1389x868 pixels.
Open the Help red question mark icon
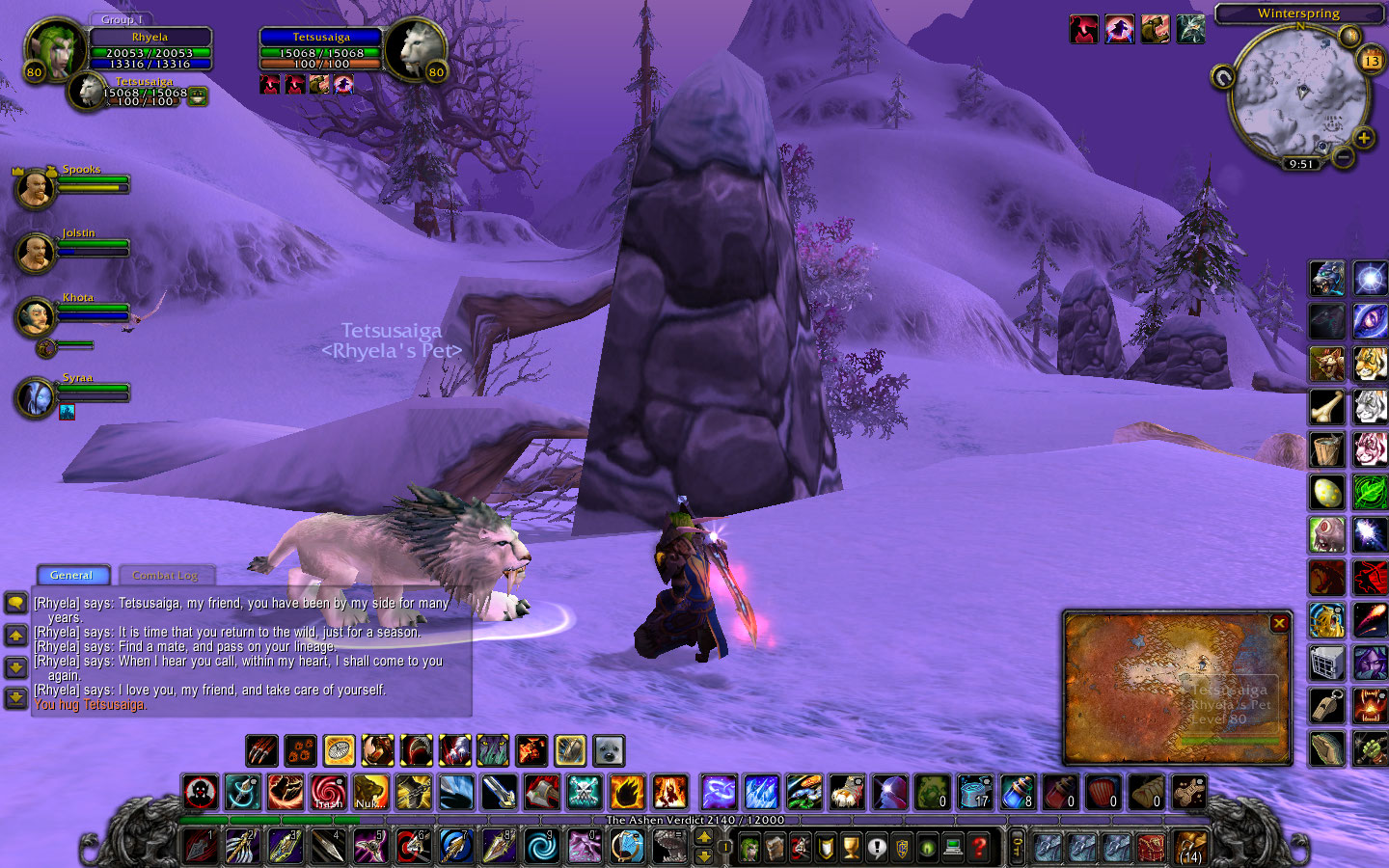pyautogui.click(x=976, y=847)
